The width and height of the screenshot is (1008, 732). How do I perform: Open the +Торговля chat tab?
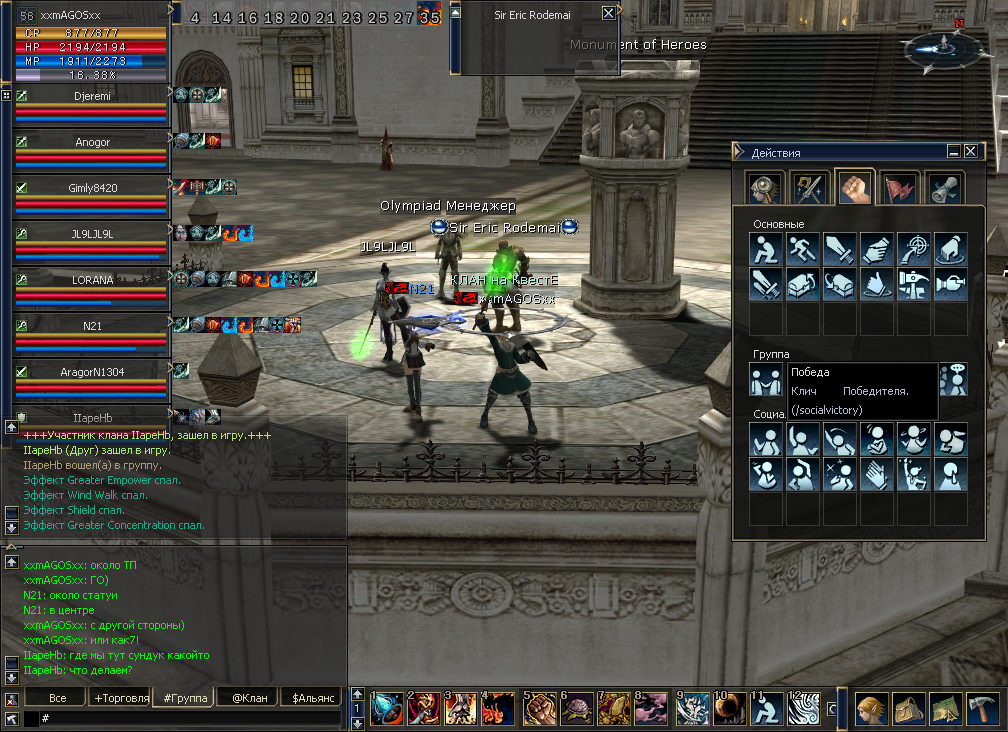point(120,698)
